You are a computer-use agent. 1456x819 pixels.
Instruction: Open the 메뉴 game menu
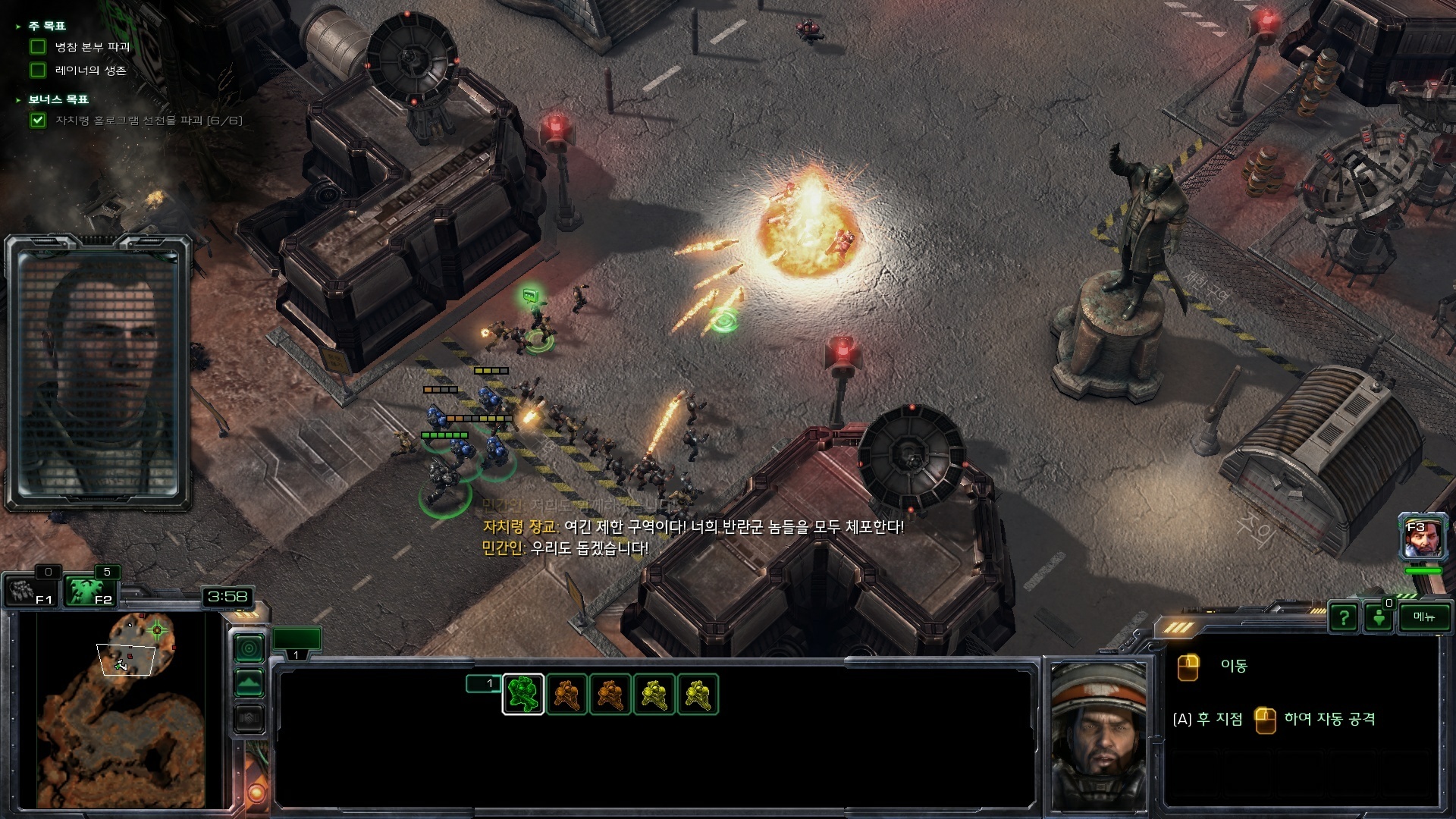(x=1423, y=617)
